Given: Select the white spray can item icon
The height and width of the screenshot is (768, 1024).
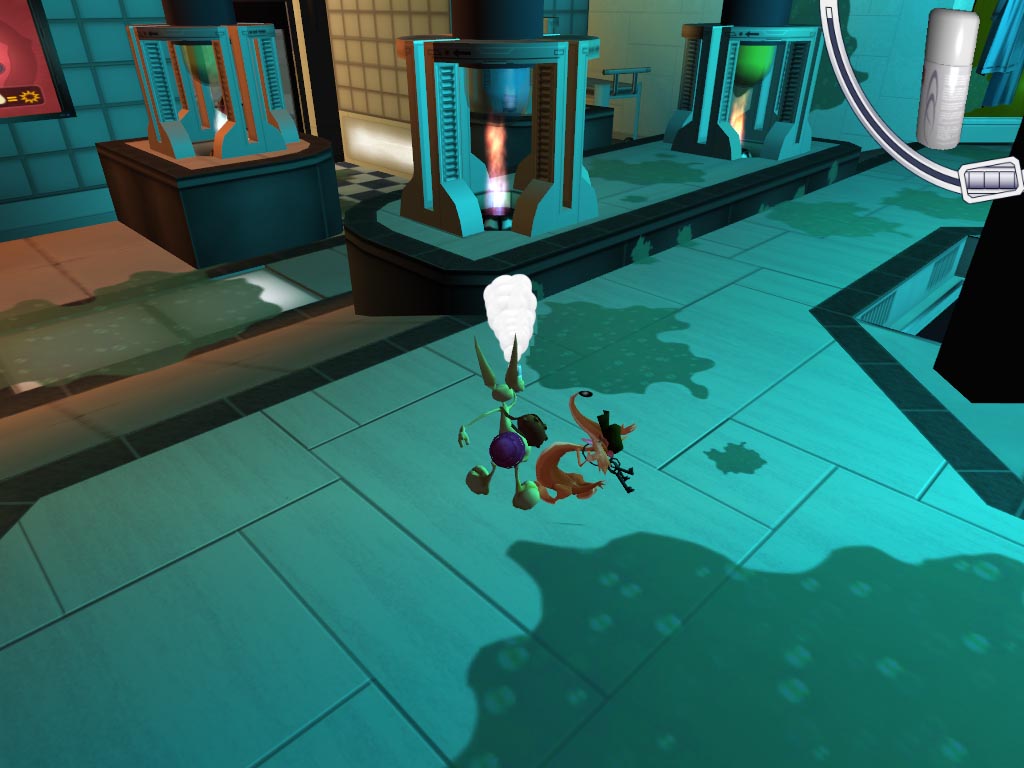Looking at the screenshot, I should tap(951, 65).
